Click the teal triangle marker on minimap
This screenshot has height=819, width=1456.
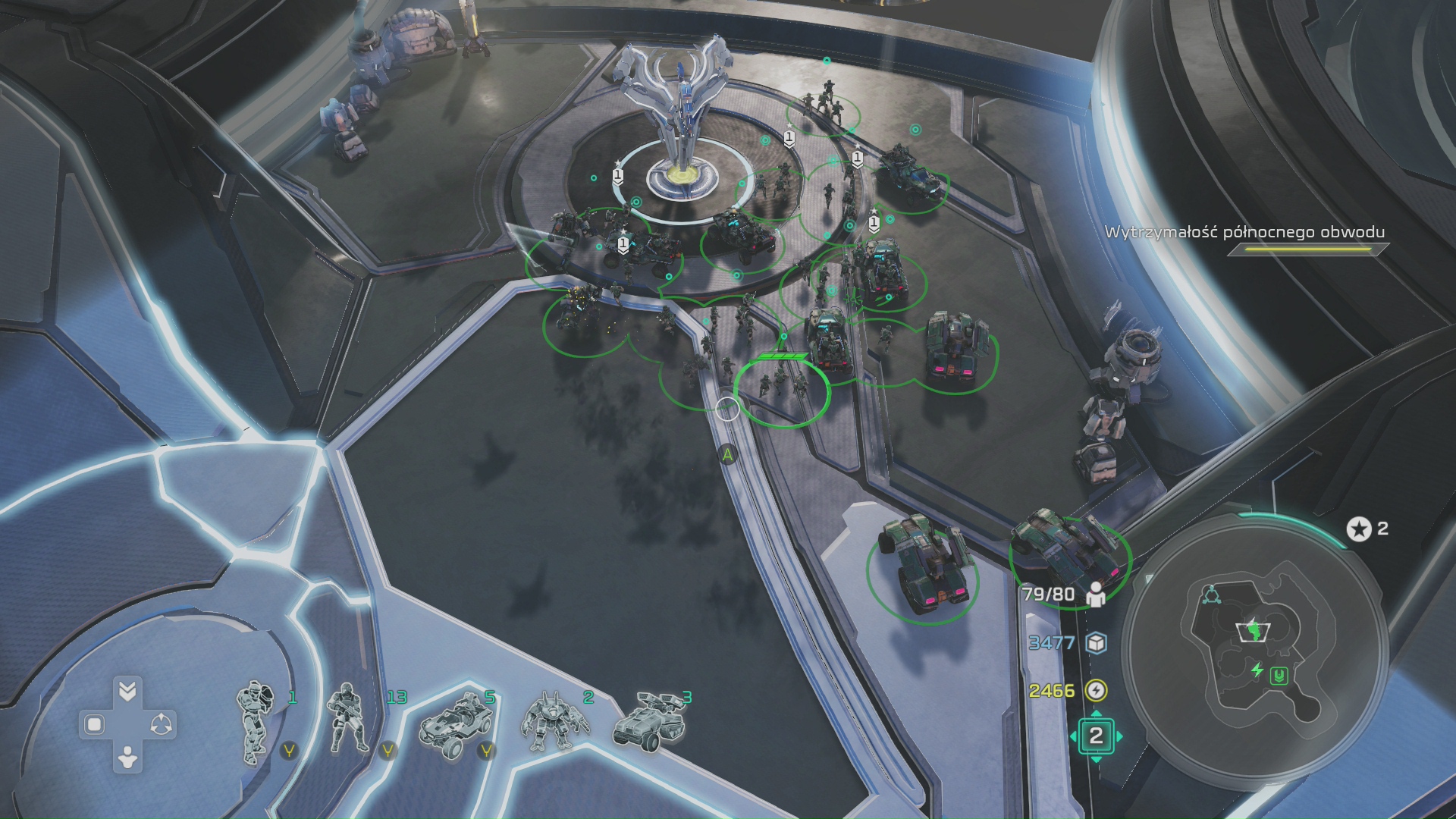point(1210,595)
